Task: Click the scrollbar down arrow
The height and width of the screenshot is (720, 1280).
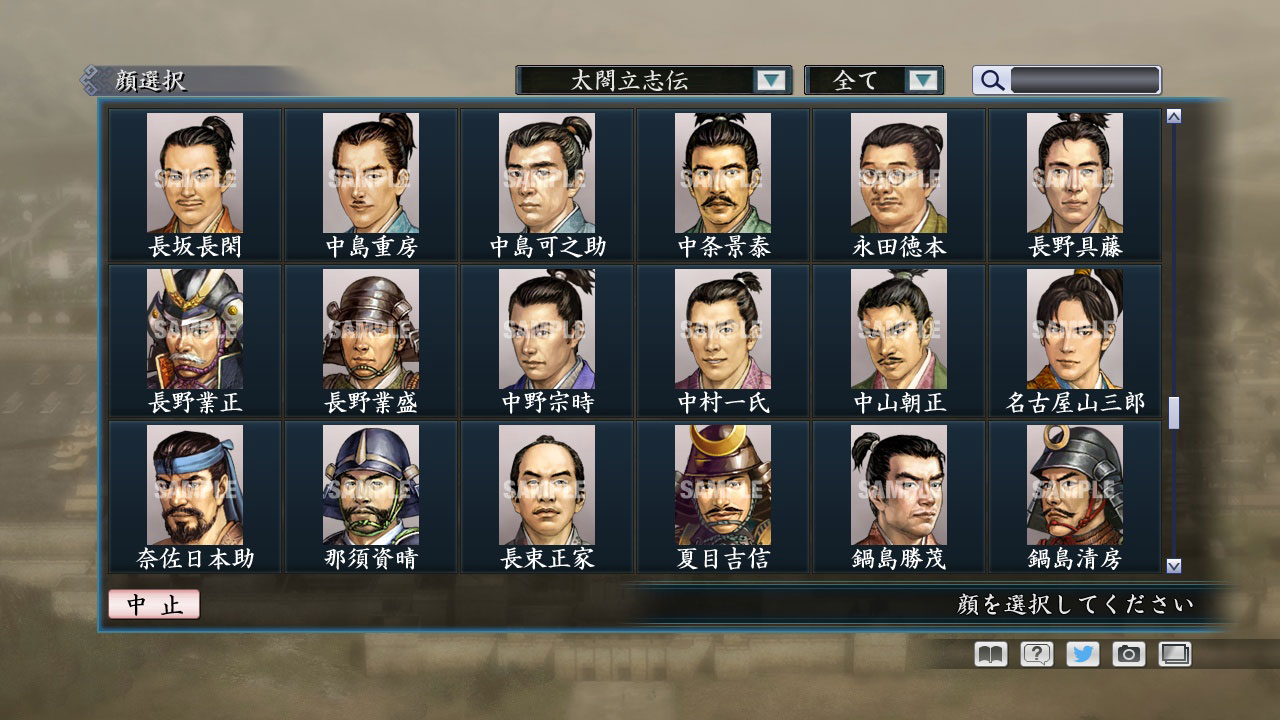Action: [x=1172, y=568]
